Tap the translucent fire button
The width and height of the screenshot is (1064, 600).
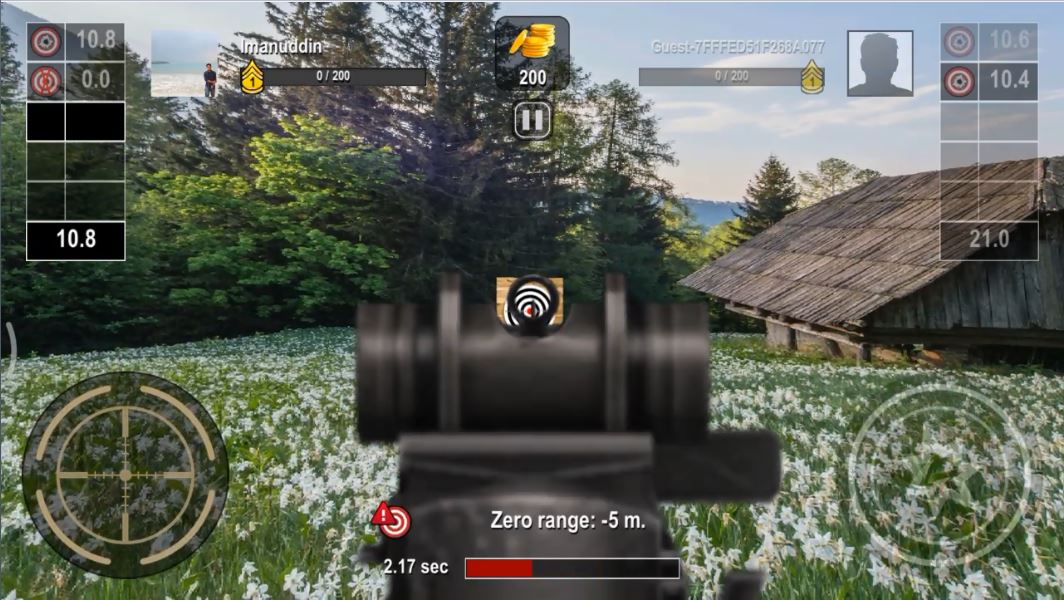pos(937,474)
